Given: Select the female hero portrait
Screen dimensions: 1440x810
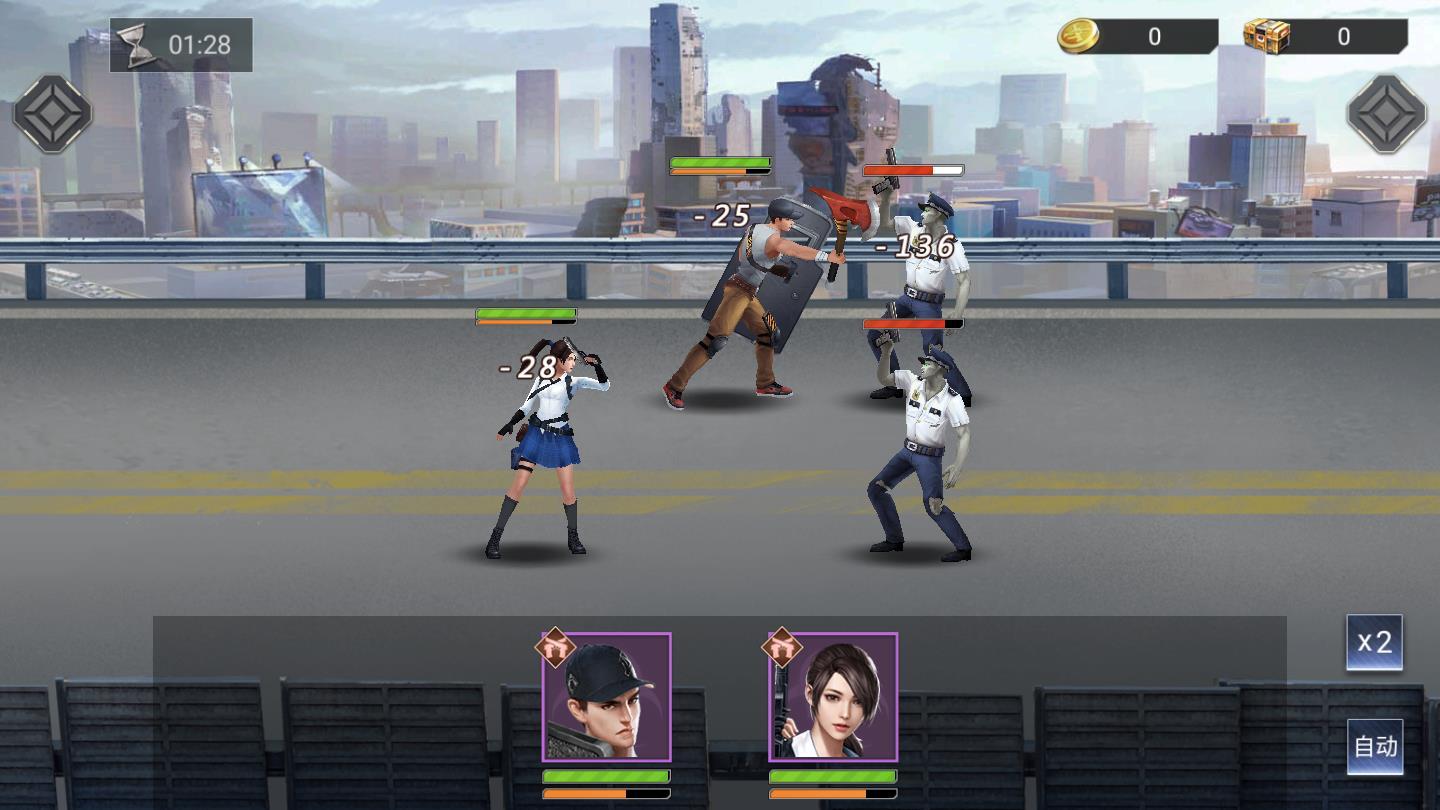Looking at the screenshot, I should click(x=833, y=698).
